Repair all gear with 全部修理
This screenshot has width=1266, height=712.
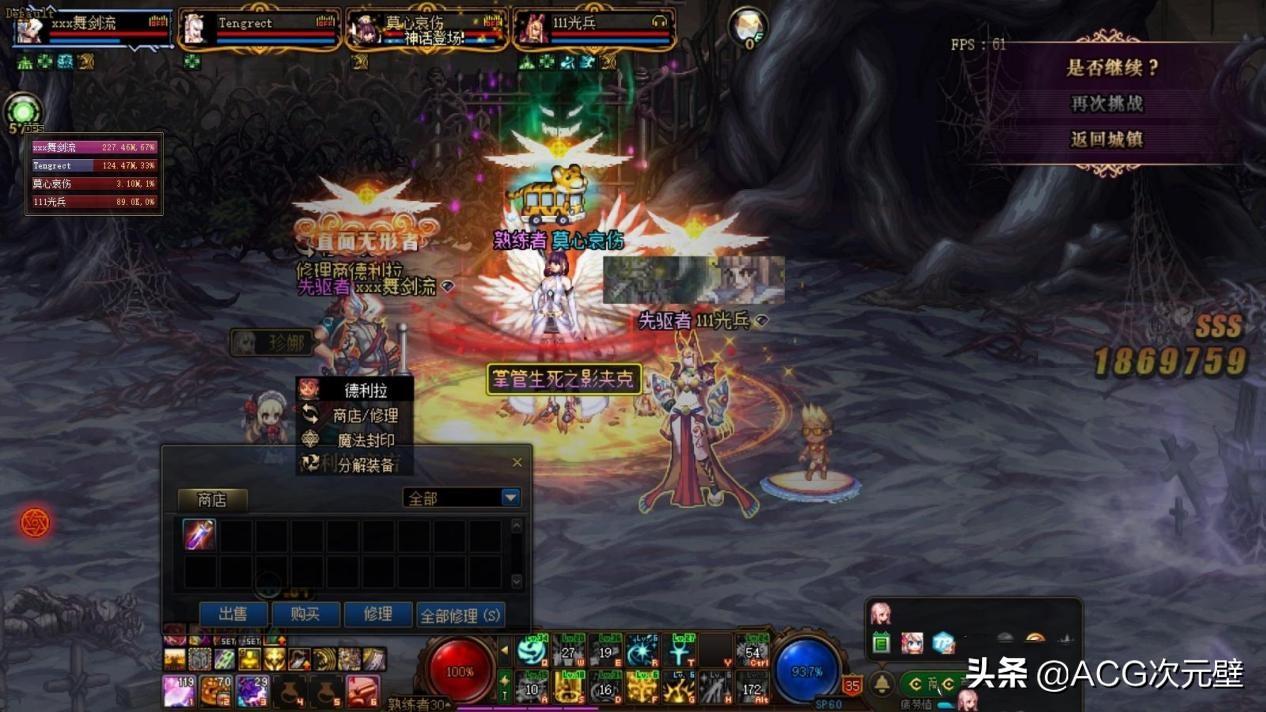coord(460,615)
